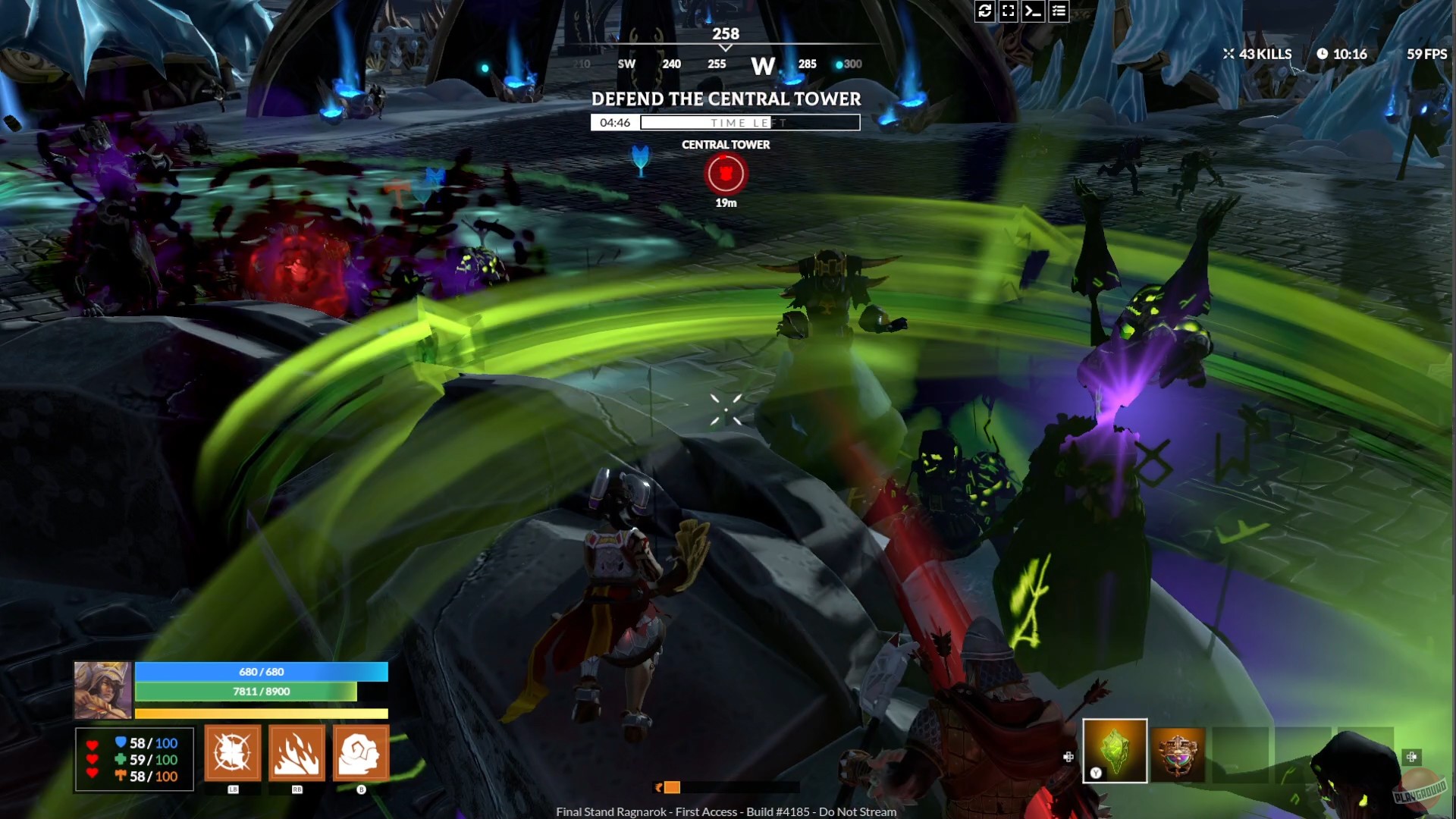The height and width of the screenshot is (819, 1456).
Task: Click the red Central Tower objective marker
Action: [726, 173]
